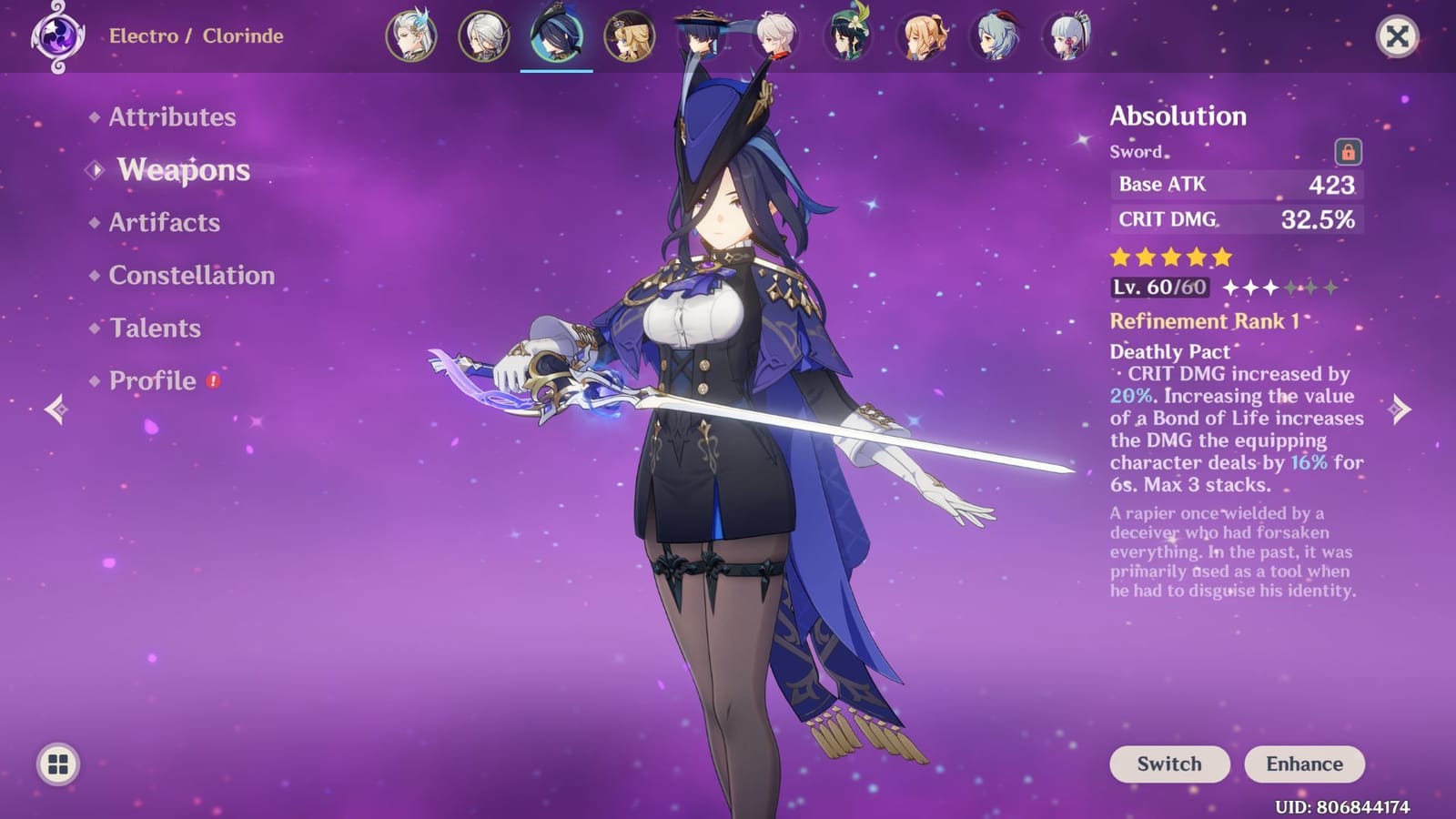View the Talents section
Image resolution: width=1456 pixels, height=819 pixels.
point(155,329)
